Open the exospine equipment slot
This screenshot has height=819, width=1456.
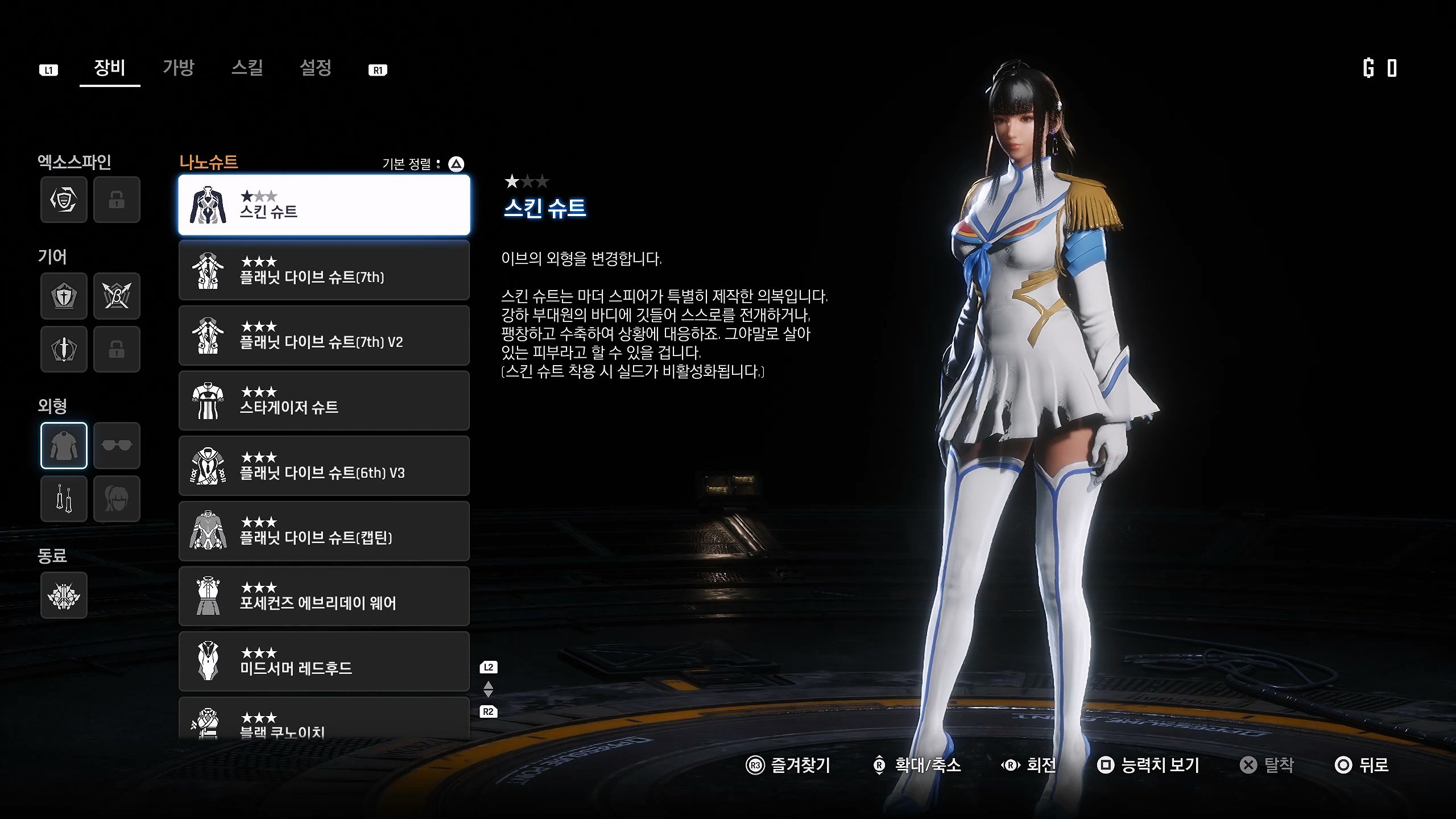64,200
